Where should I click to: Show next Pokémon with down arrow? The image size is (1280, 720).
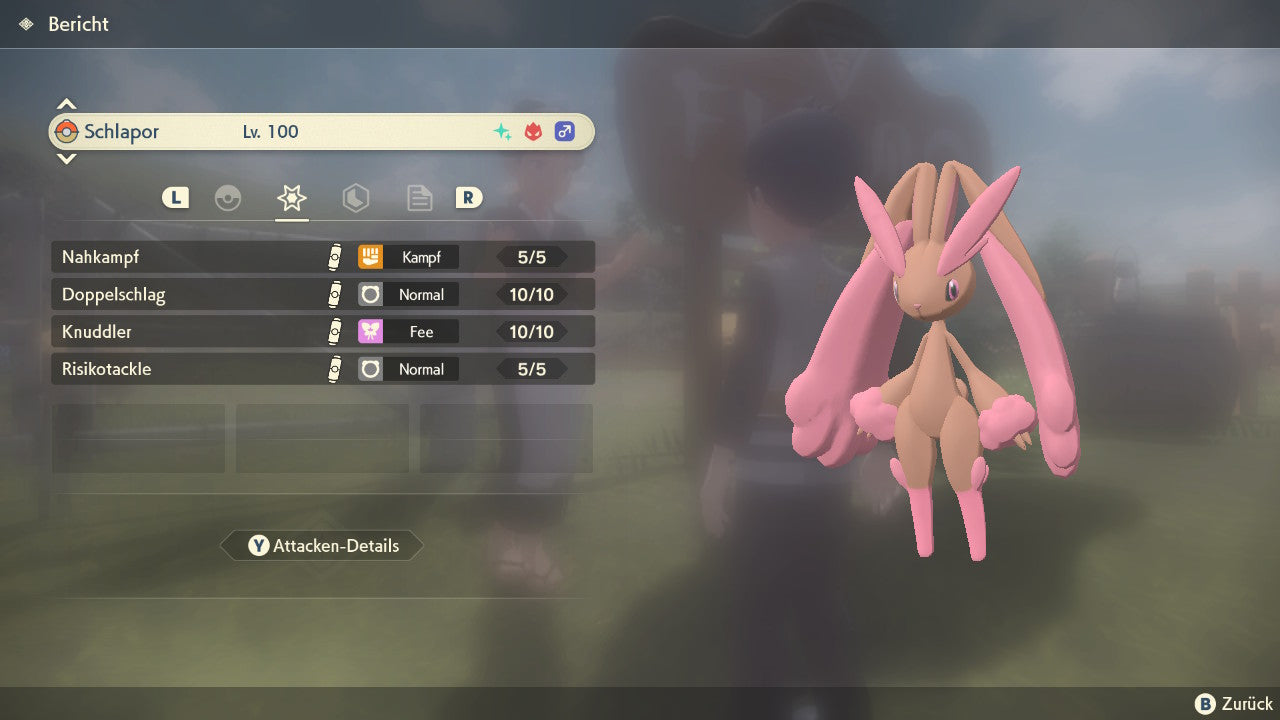click(66, 158)
